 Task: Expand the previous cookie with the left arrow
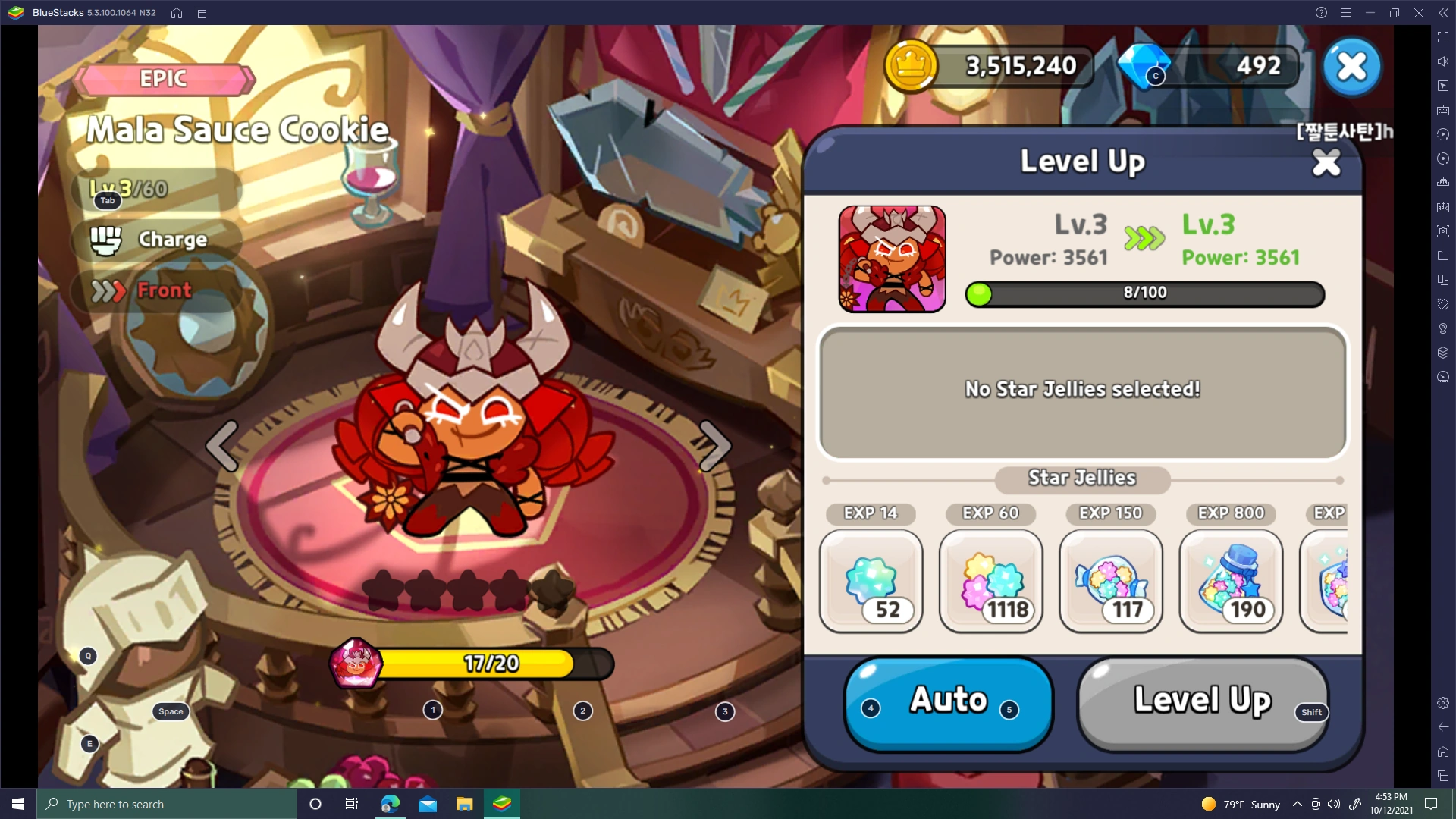point(222,446)
